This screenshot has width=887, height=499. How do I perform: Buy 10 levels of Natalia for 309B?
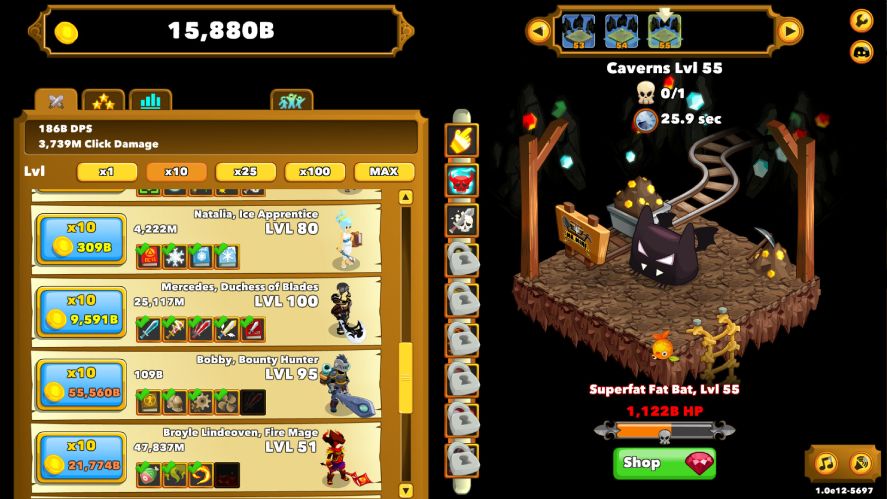point(81,239)
